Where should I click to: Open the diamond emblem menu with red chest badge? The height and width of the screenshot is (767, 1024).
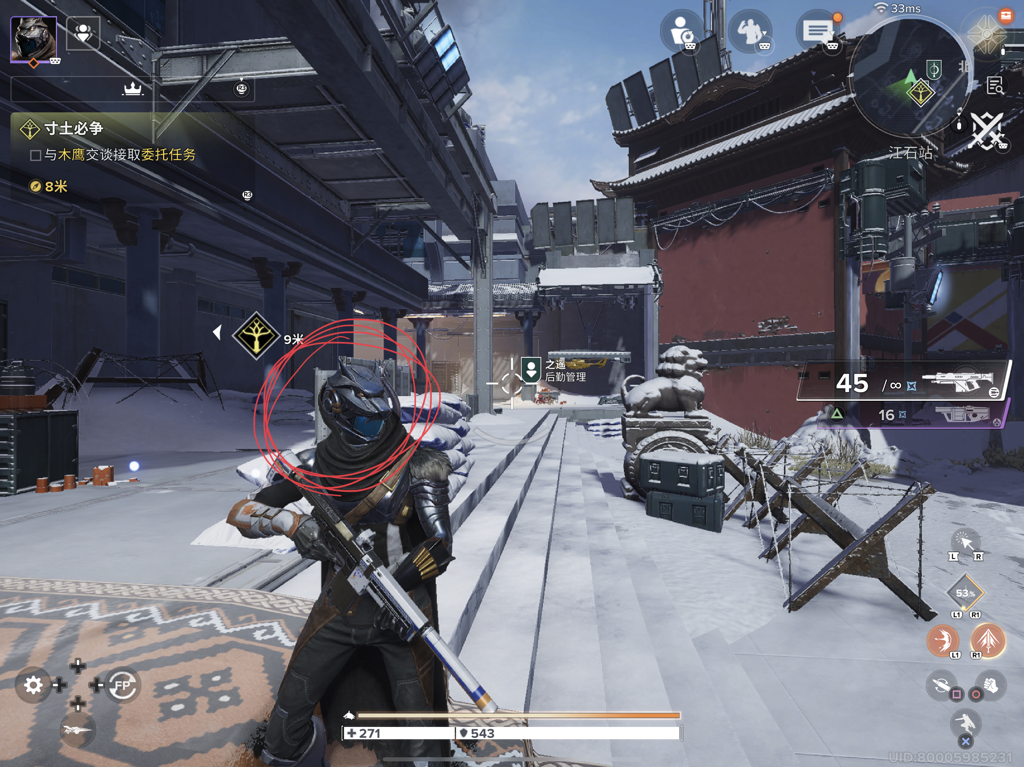(x=986, y=34)
